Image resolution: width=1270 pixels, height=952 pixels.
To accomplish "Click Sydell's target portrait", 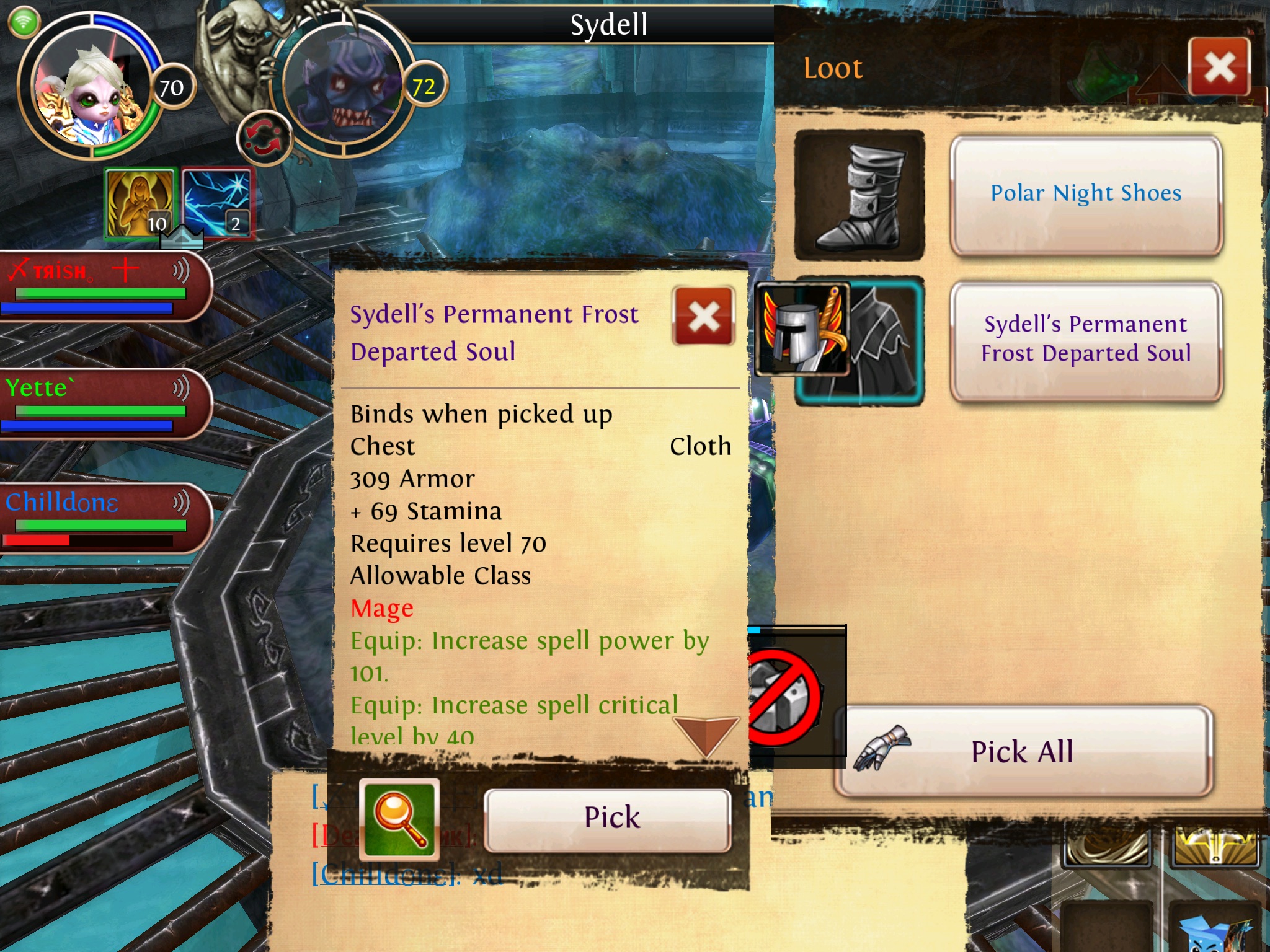I will pos(344,87).
